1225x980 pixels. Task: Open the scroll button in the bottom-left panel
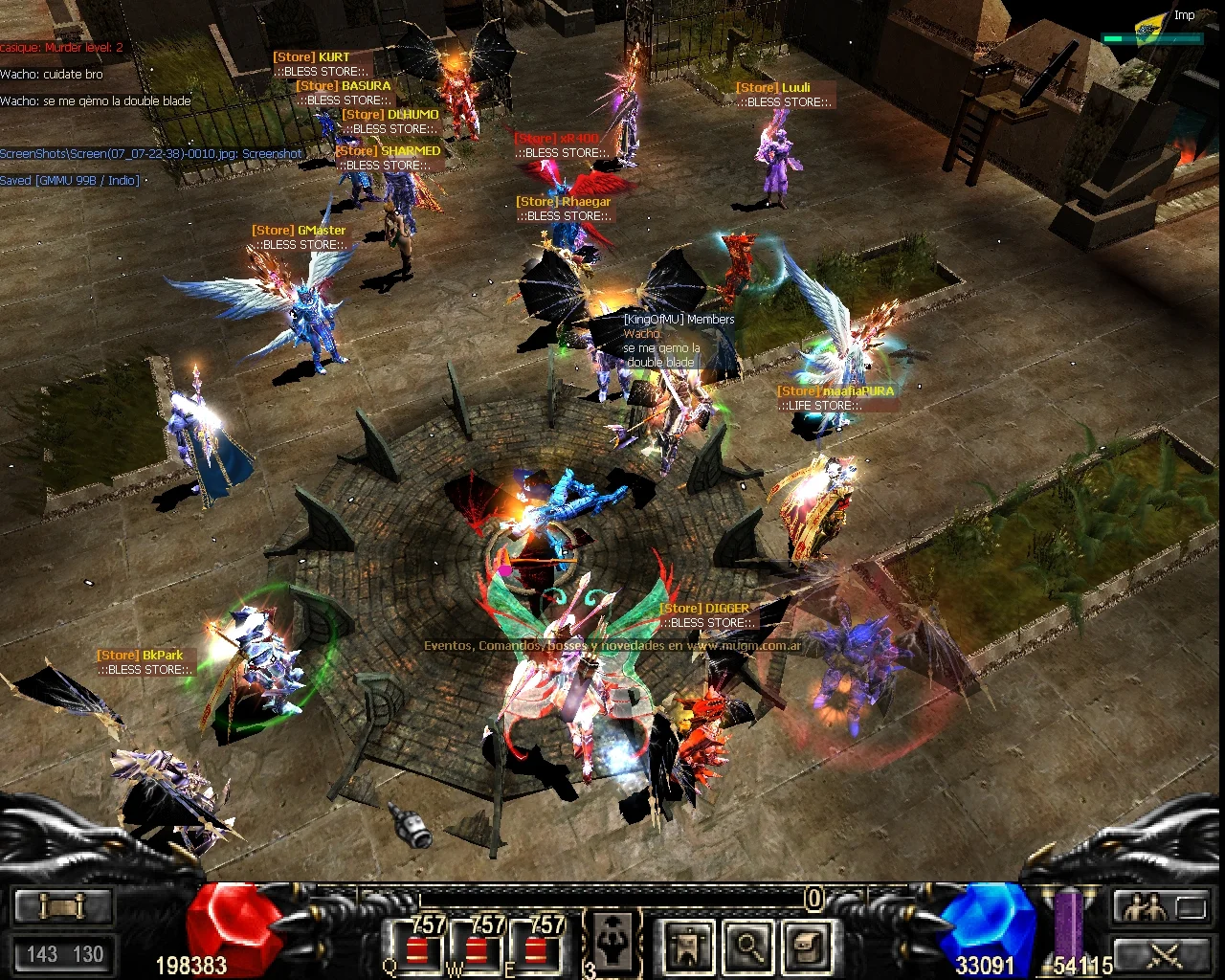click(63, 904)
